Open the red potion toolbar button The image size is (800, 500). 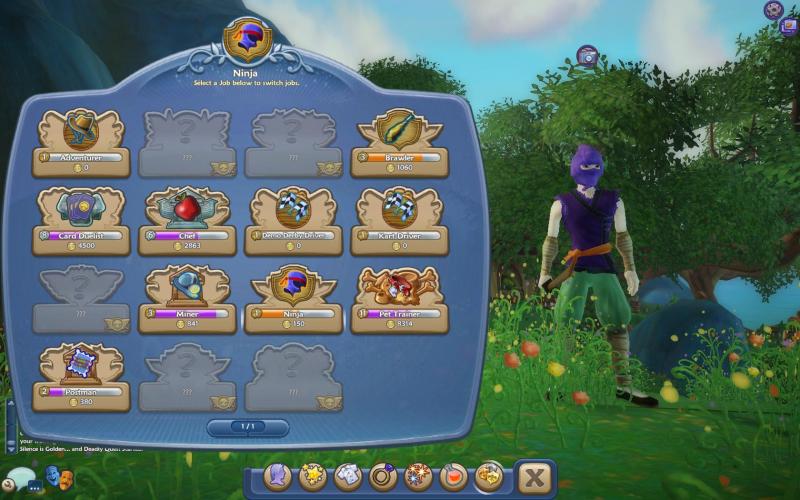pyautogui.click(x=454, y=477)
